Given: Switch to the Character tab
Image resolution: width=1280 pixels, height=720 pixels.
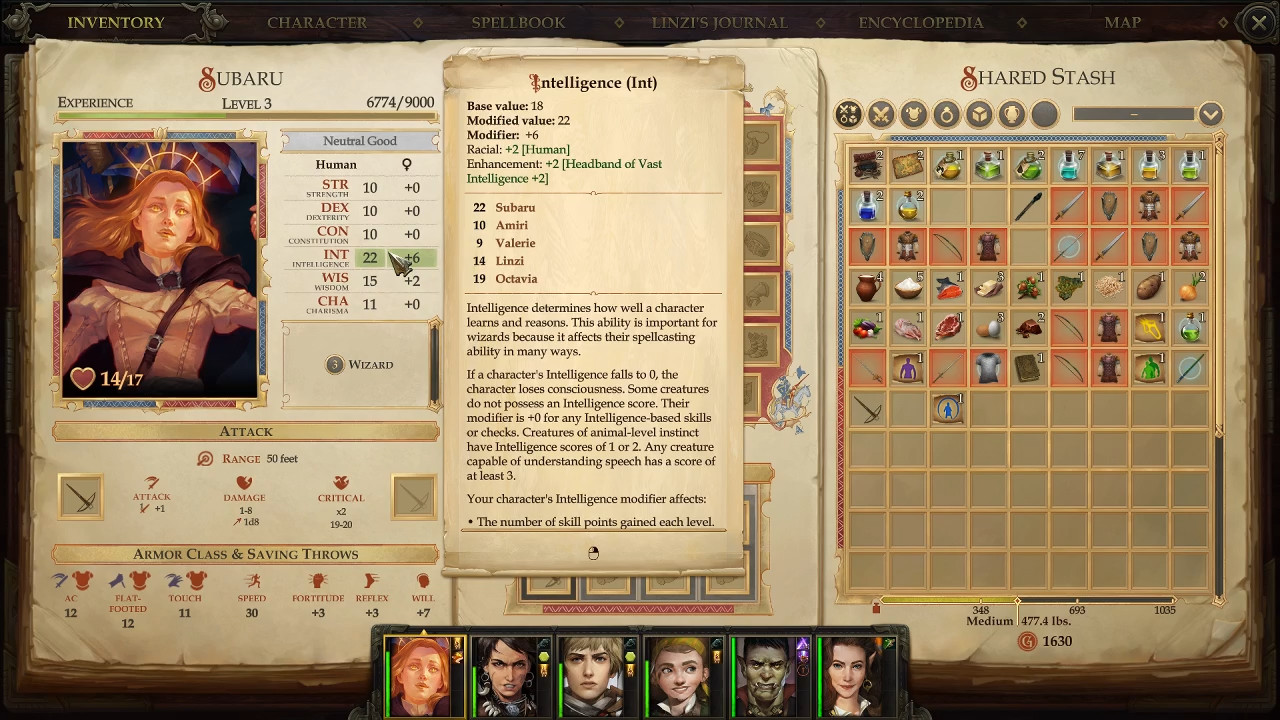Looking at the screenshot, I should click(x=316, y=22).
